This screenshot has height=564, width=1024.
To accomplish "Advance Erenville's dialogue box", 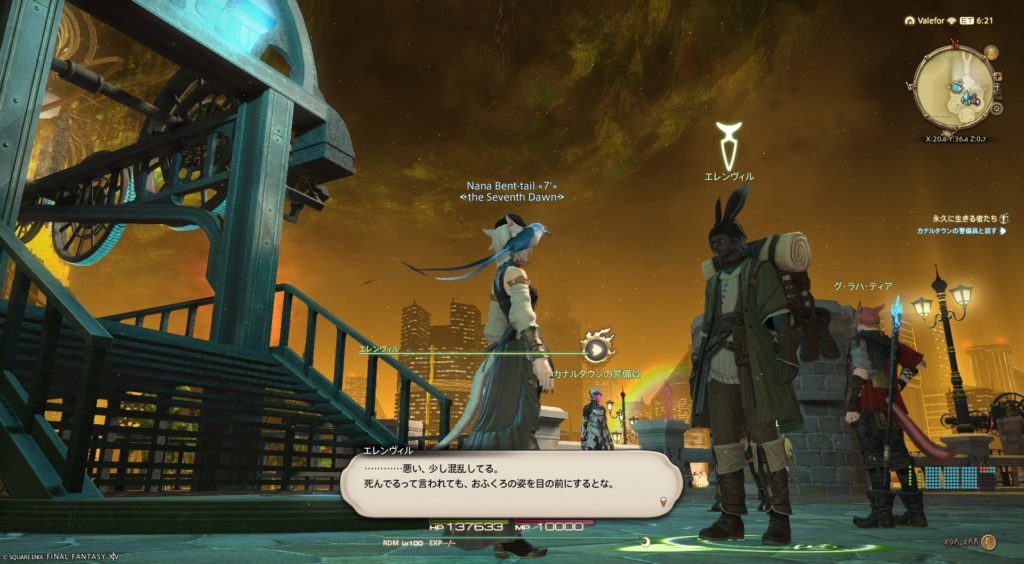I will click(x=510, y=484).
